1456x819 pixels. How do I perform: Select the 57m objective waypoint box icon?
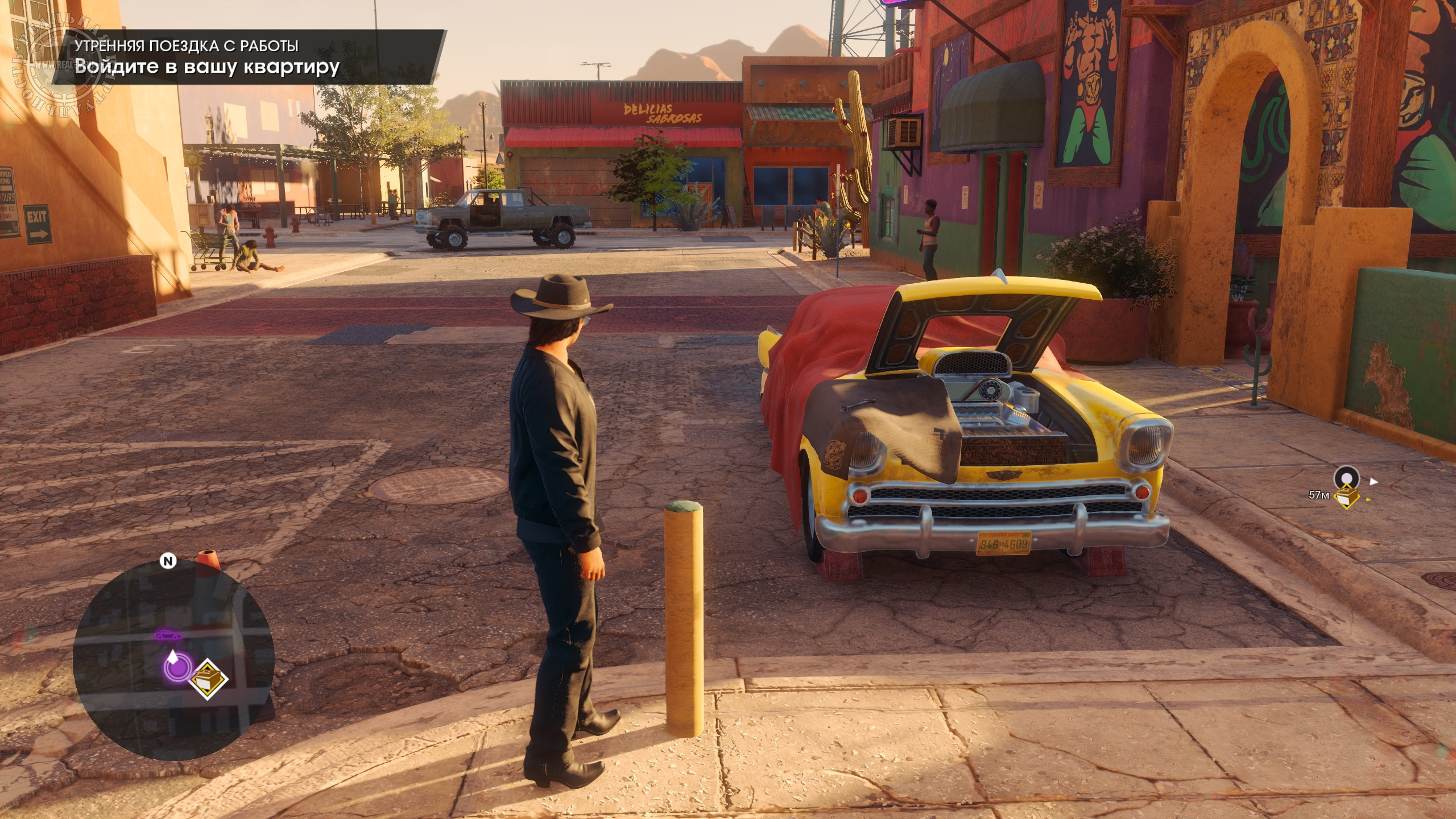tap(1346, 497)
